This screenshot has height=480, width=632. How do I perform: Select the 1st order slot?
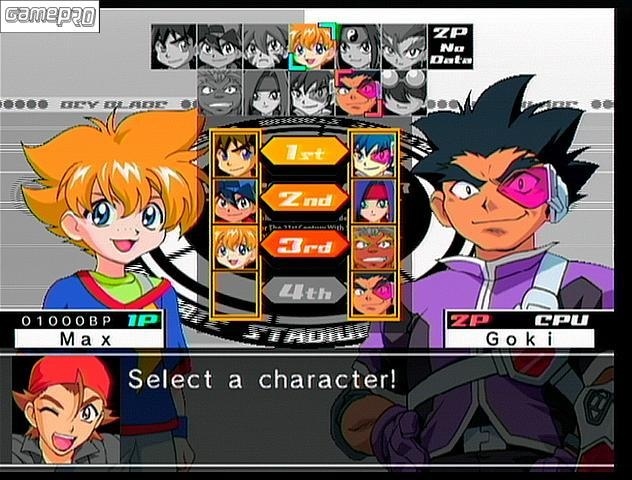304,152
